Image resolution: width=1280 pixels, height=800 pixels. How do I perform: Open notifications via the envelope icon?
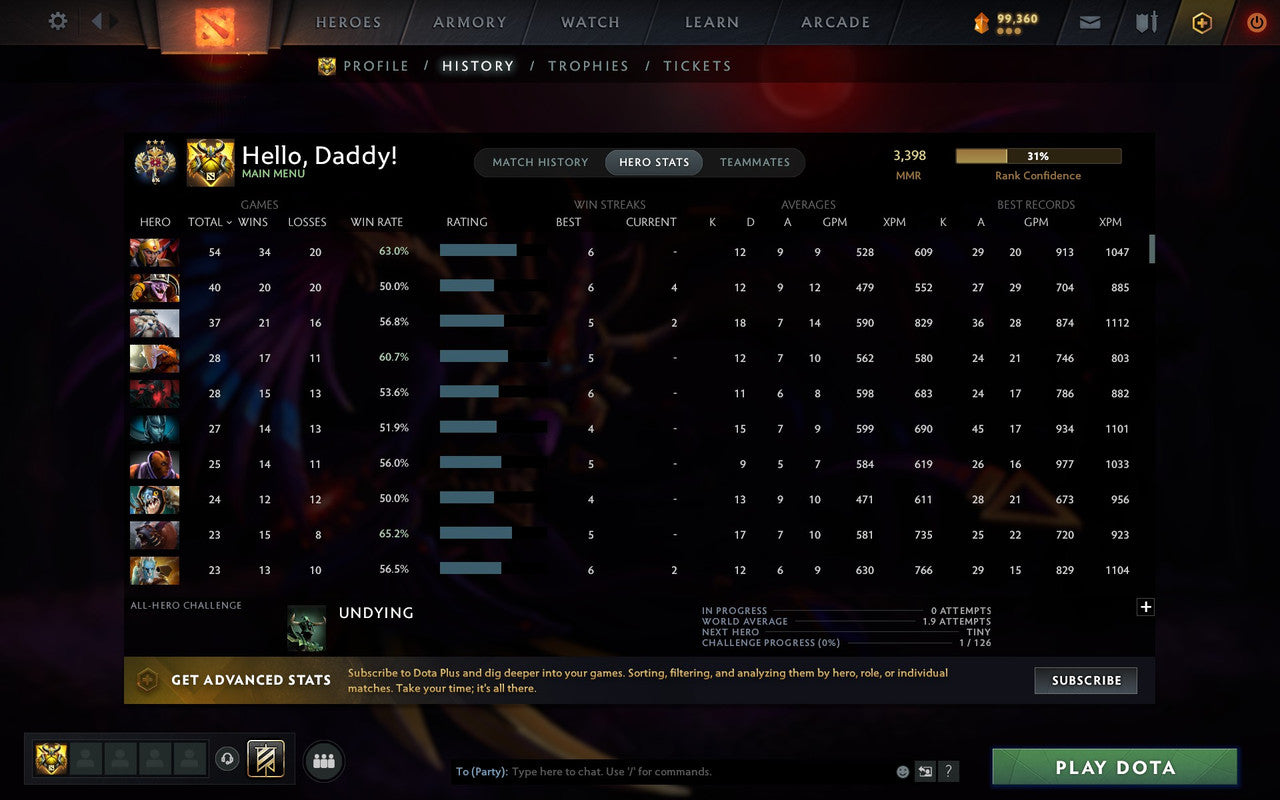[1089, 21]
